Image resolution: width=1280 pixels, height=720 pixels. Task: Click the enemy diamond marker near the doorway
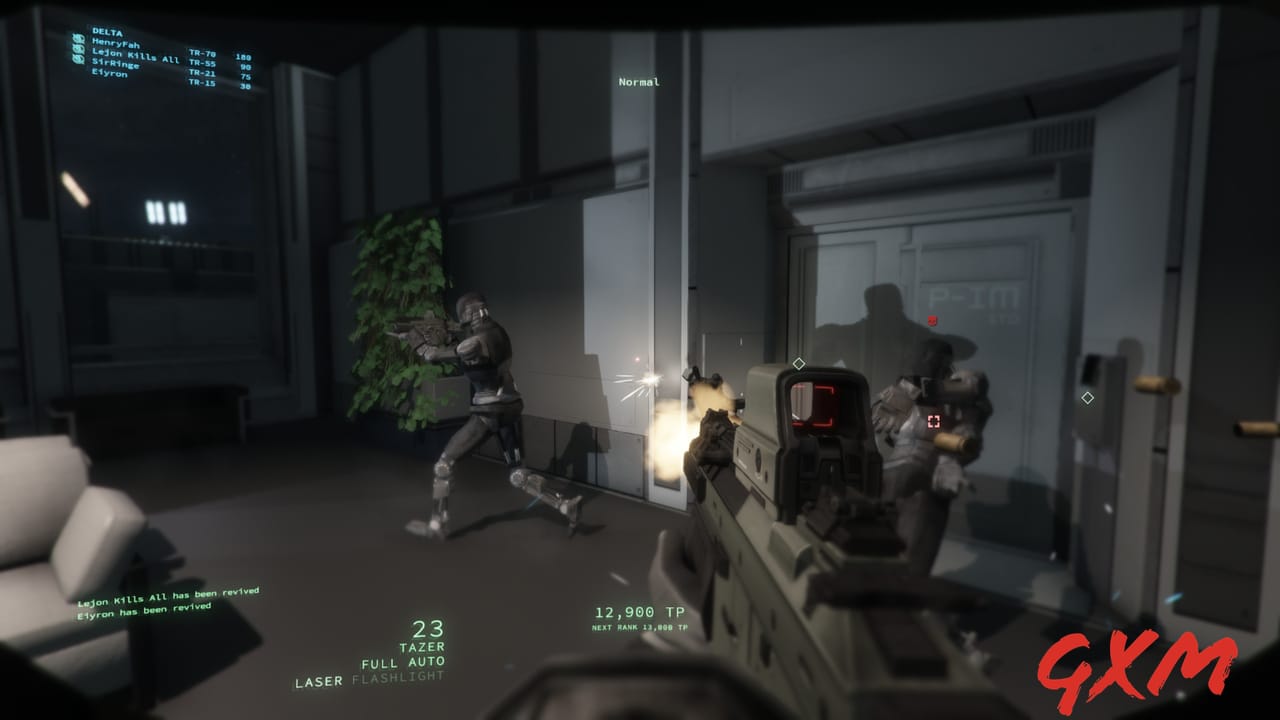tap(799, 364)
